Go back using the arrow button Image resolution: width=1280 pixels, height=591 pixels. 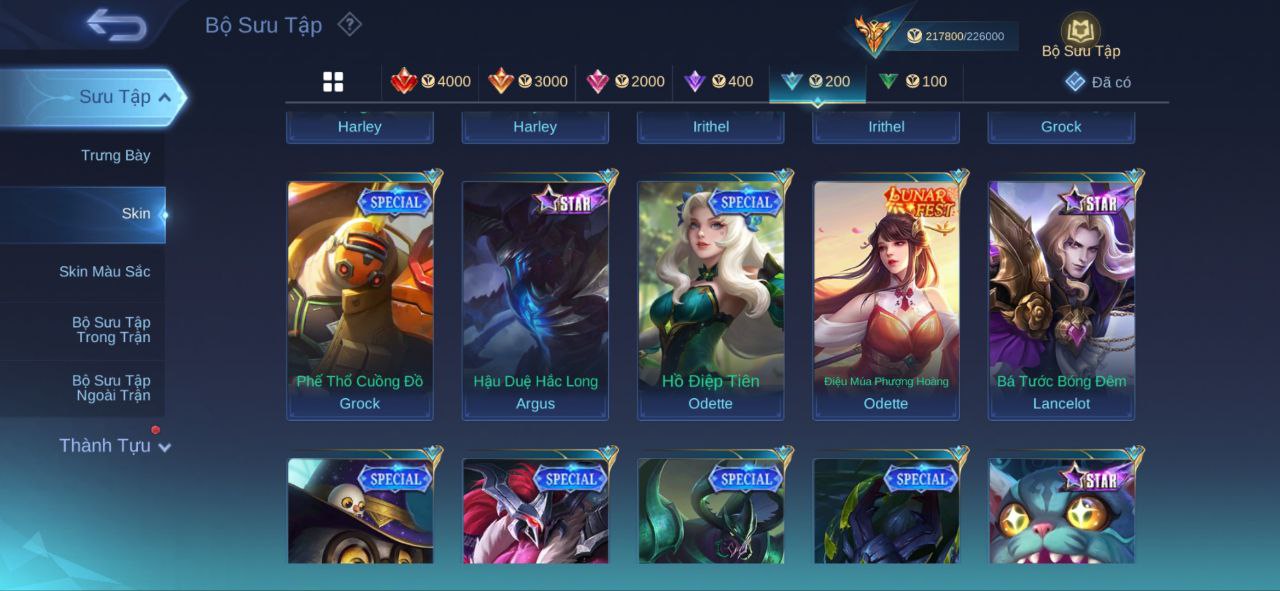point(116,26)
